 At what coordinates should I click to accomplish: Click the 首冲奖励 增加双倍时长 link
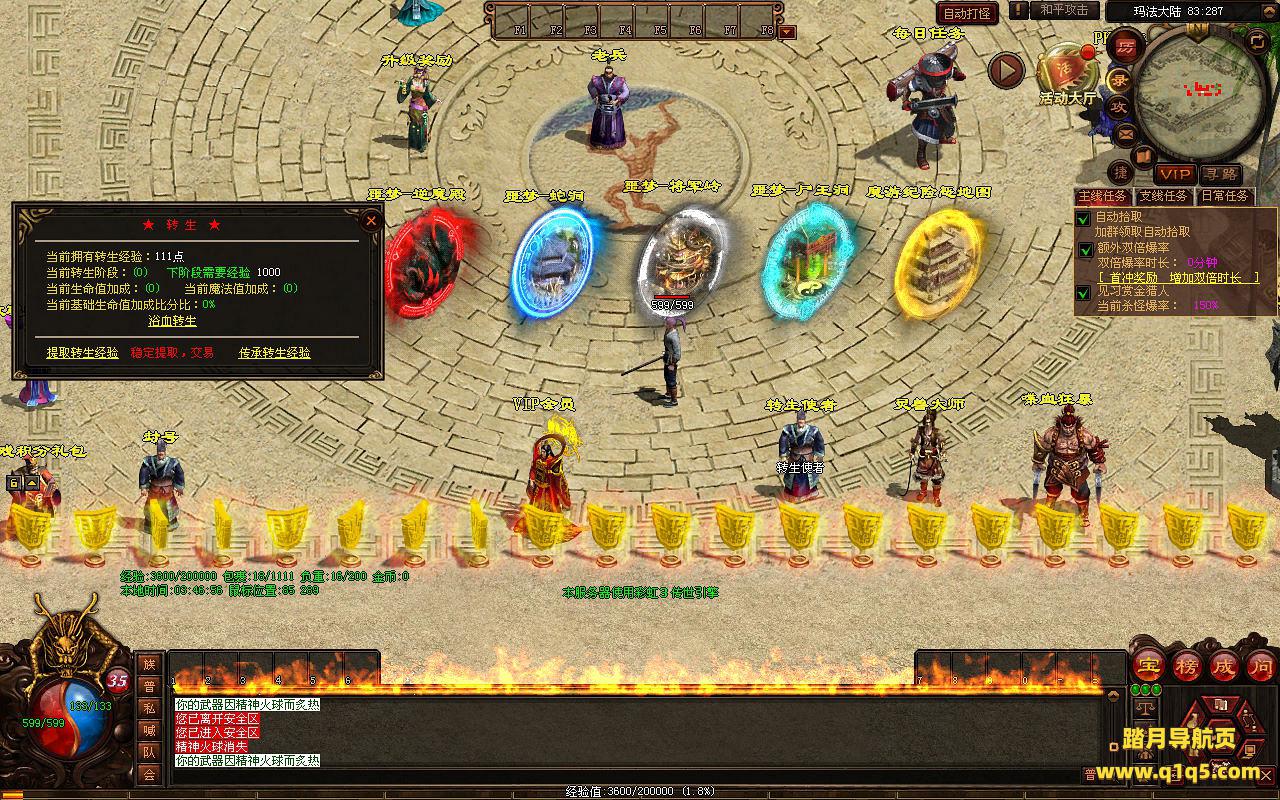pyautogui.click(x=1178, y=278)
